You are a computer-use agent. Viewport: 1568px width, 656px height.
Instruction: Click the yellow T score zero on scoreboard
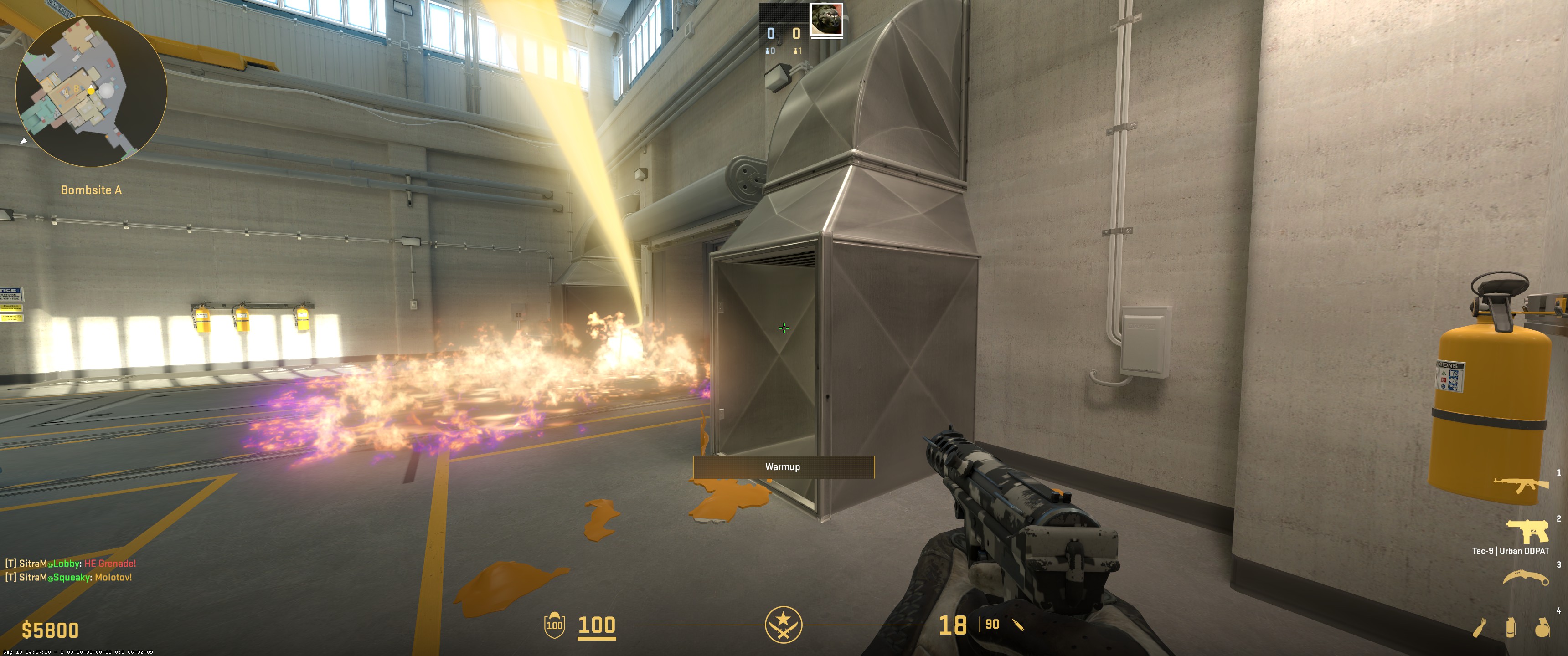pos(796,33)
